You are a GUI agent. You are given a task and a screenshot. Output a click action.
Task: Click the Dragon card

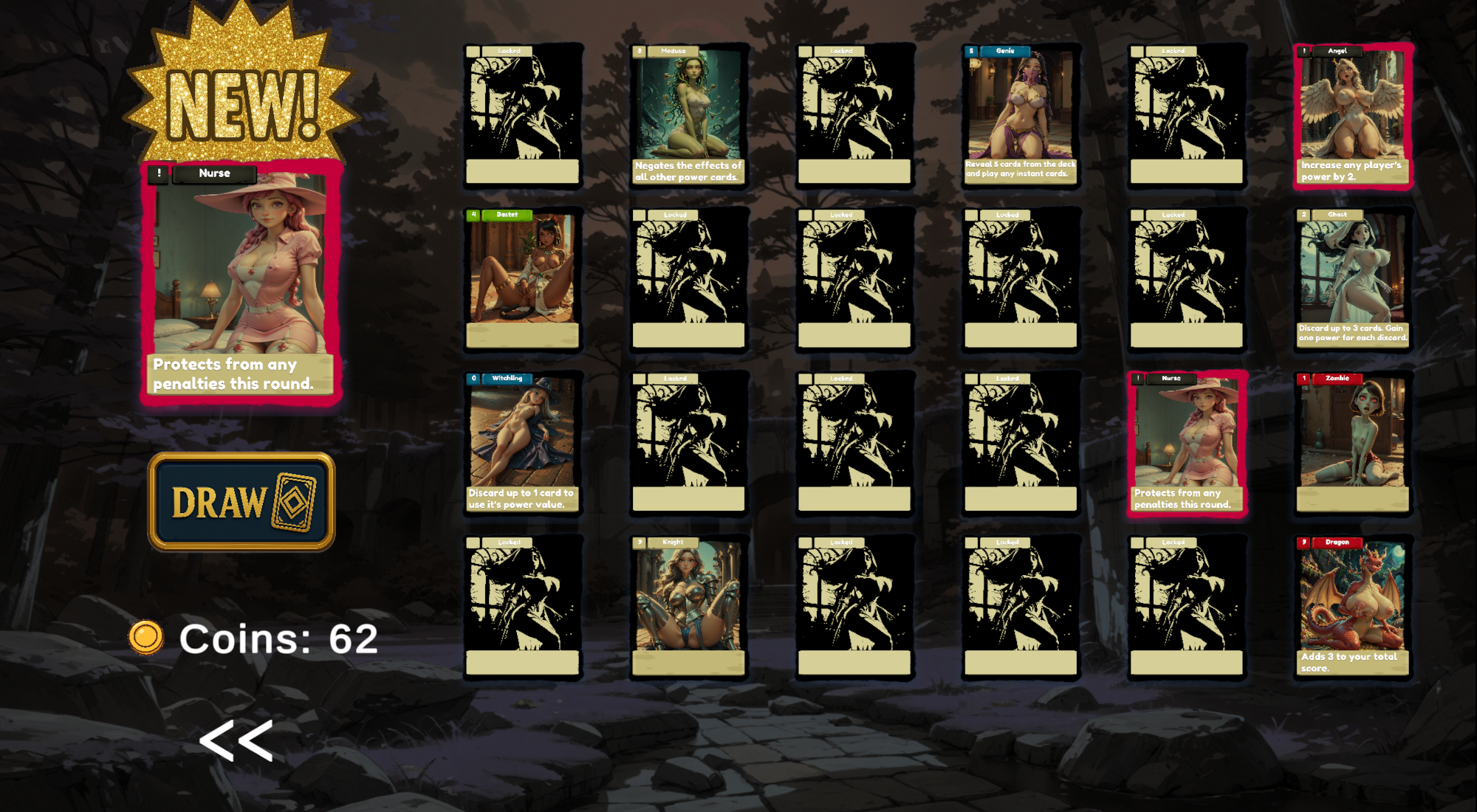[1353, 607]
